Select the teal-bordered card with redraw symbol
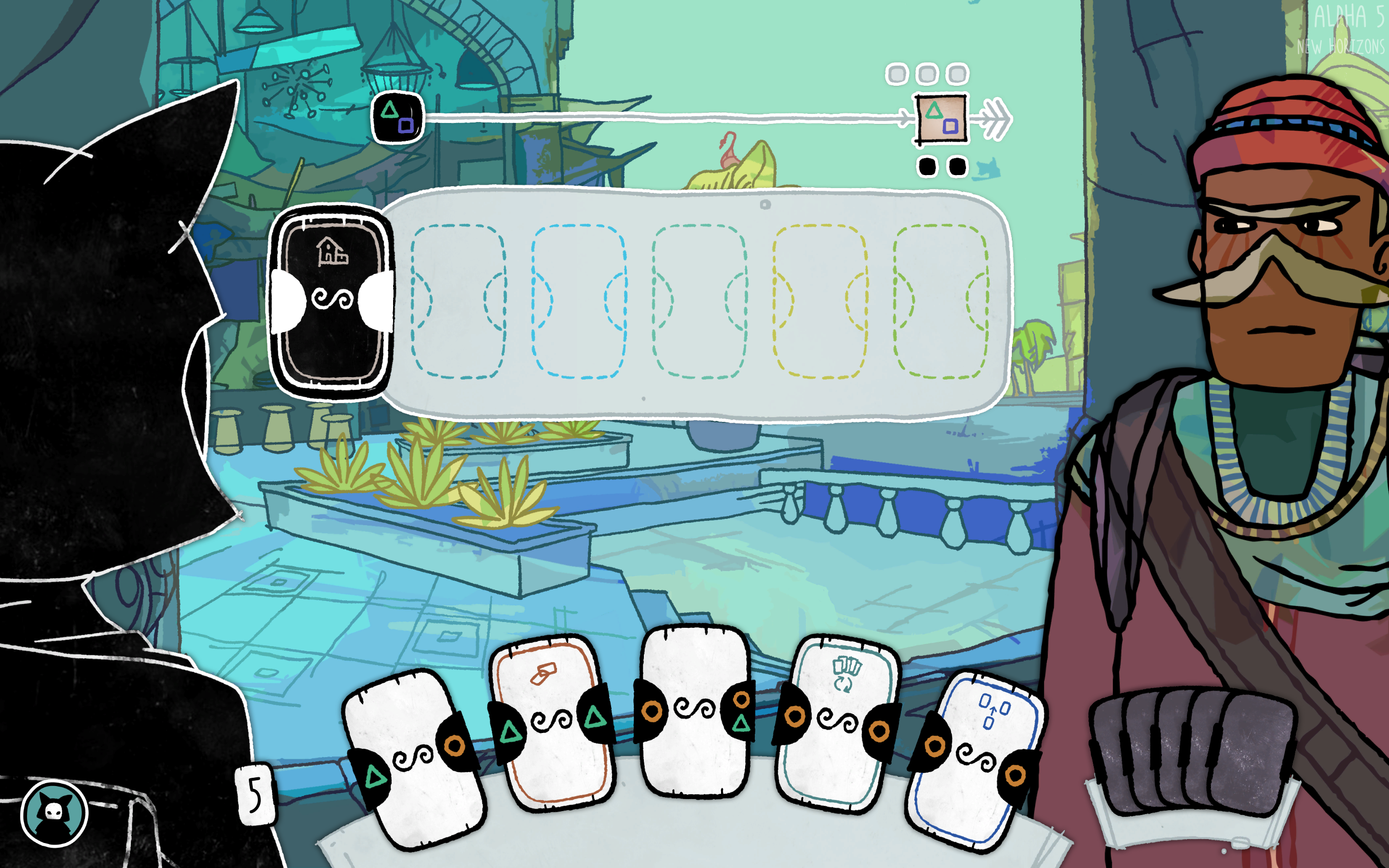The height and width of the screenshot is (868, 1389). coord(836,723)
